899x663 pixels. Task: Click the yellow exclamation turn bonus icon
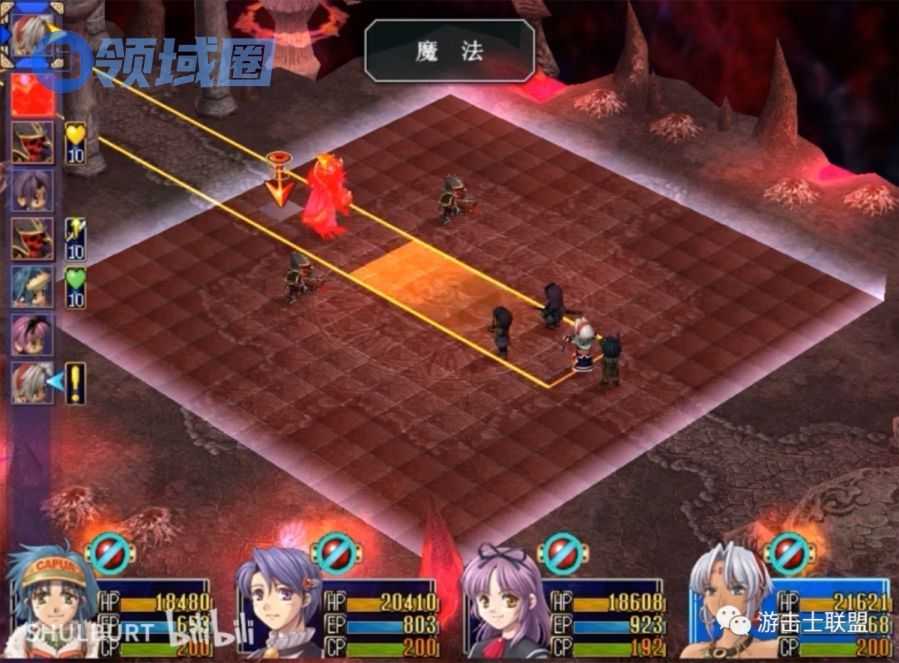click(x=75, y=382)
